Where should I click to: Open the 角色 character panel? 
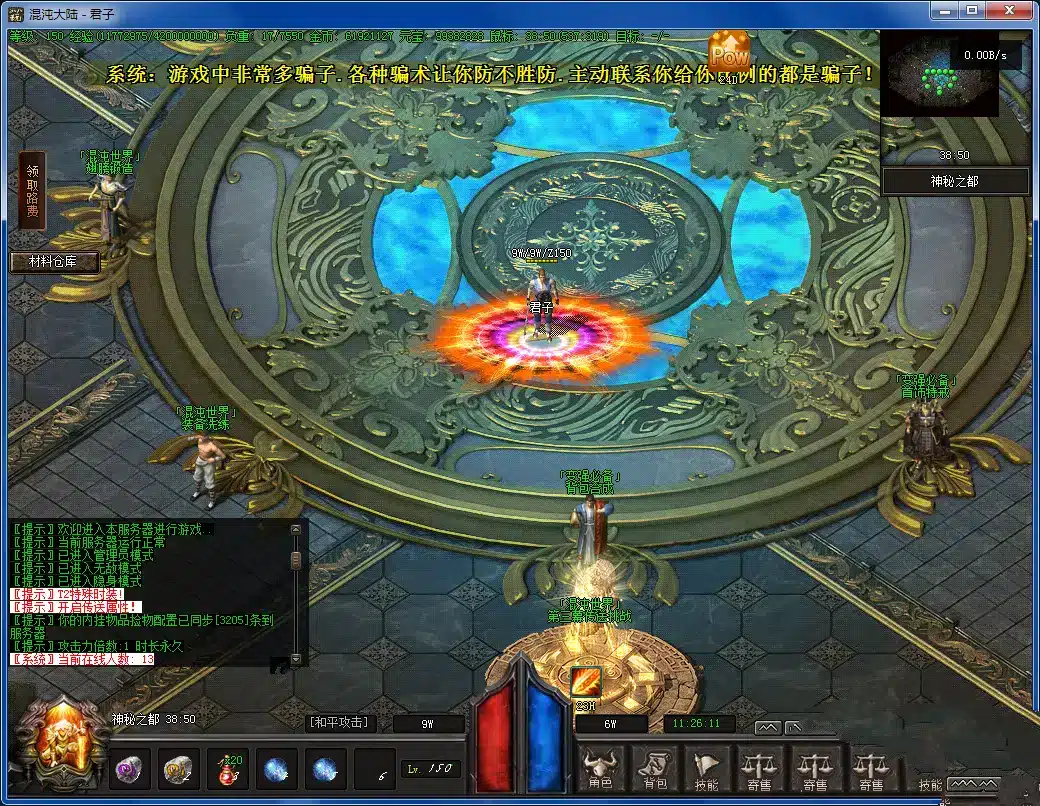tap(600, 770)
